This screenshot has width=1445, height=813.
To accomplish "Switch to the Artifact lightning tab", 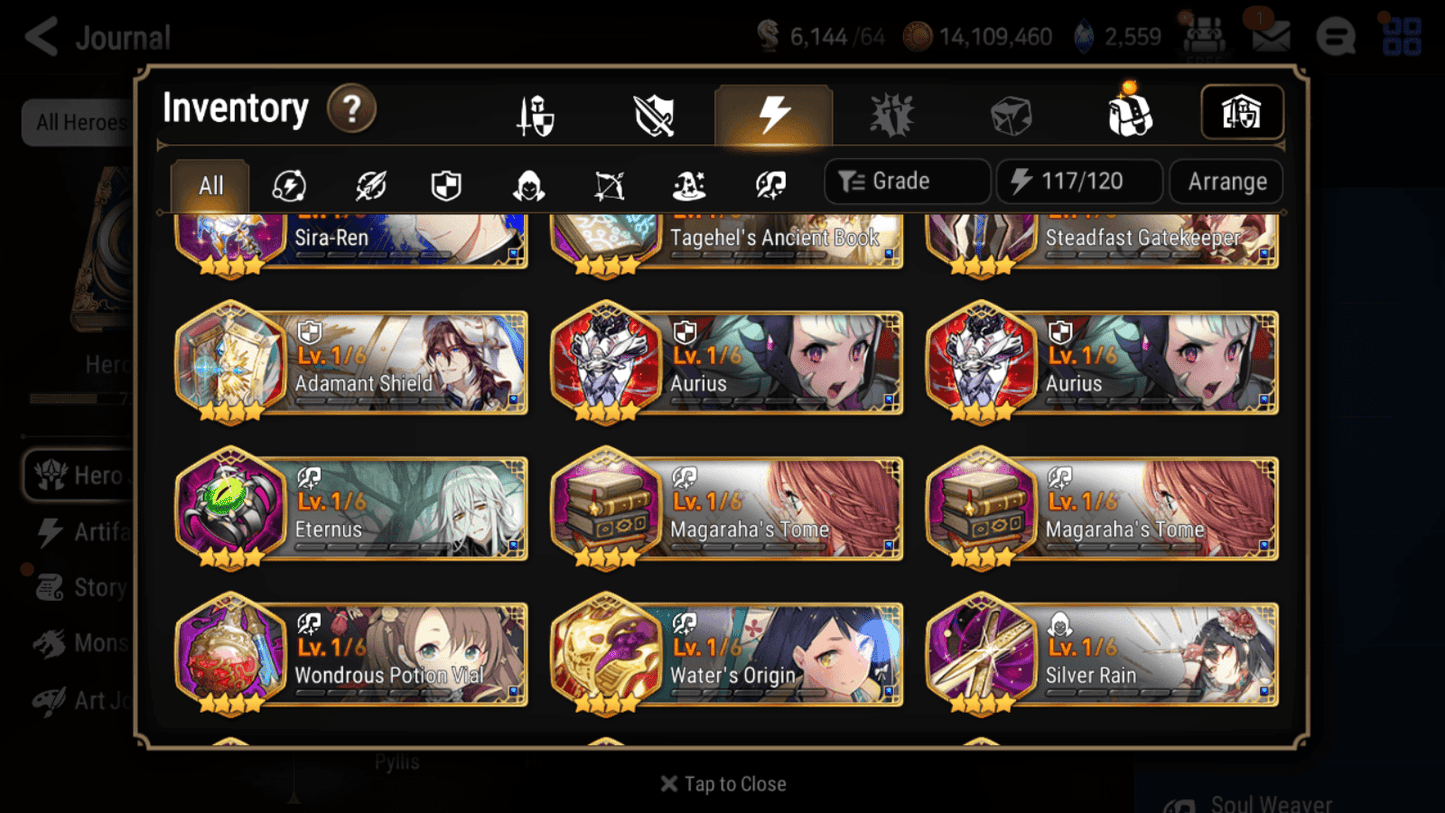I will point(774,113).
